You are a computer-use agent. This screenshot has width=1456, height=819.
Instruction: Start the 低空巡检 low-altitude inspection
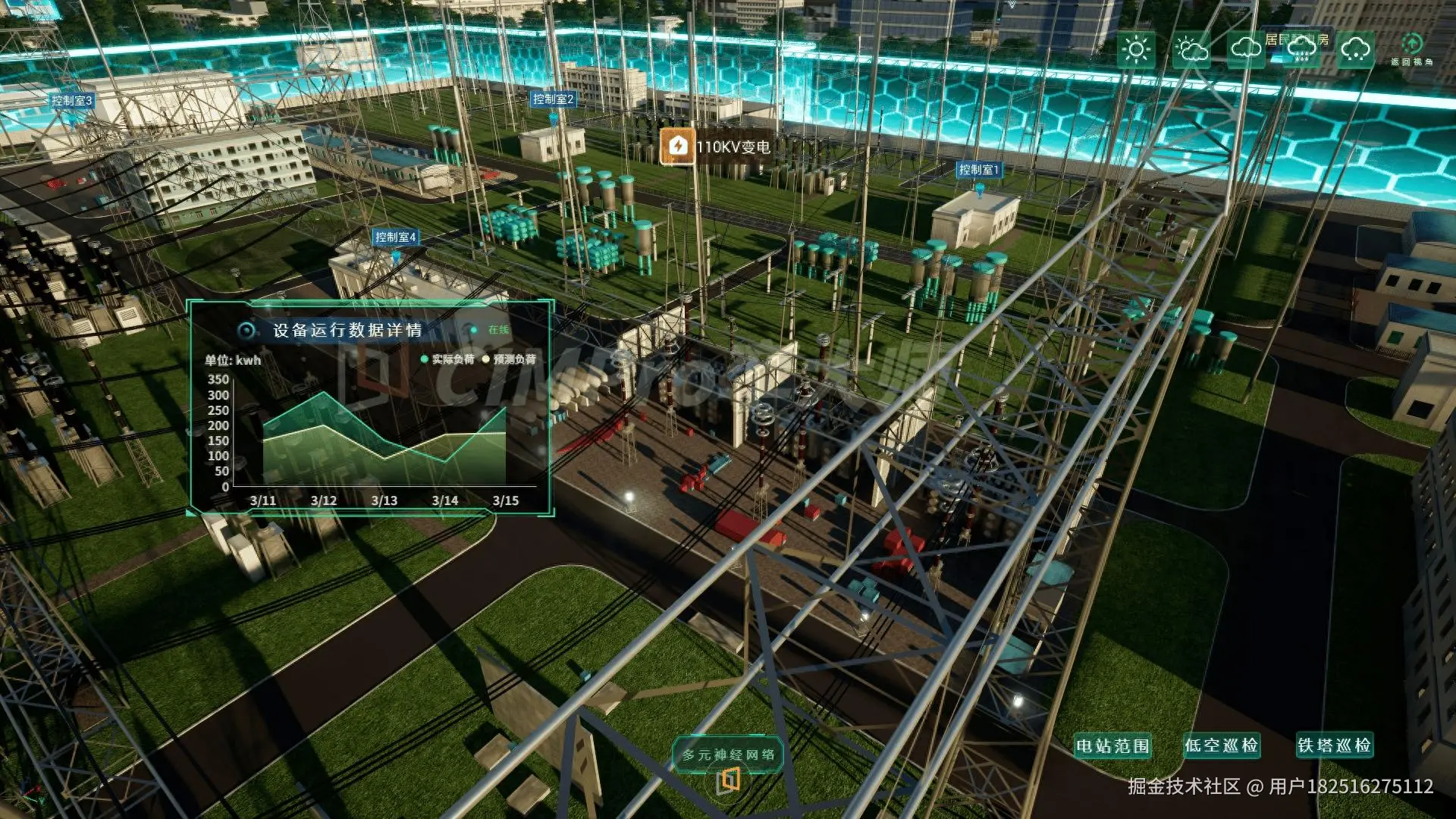pyautogui.click(x=1221, y=746)
